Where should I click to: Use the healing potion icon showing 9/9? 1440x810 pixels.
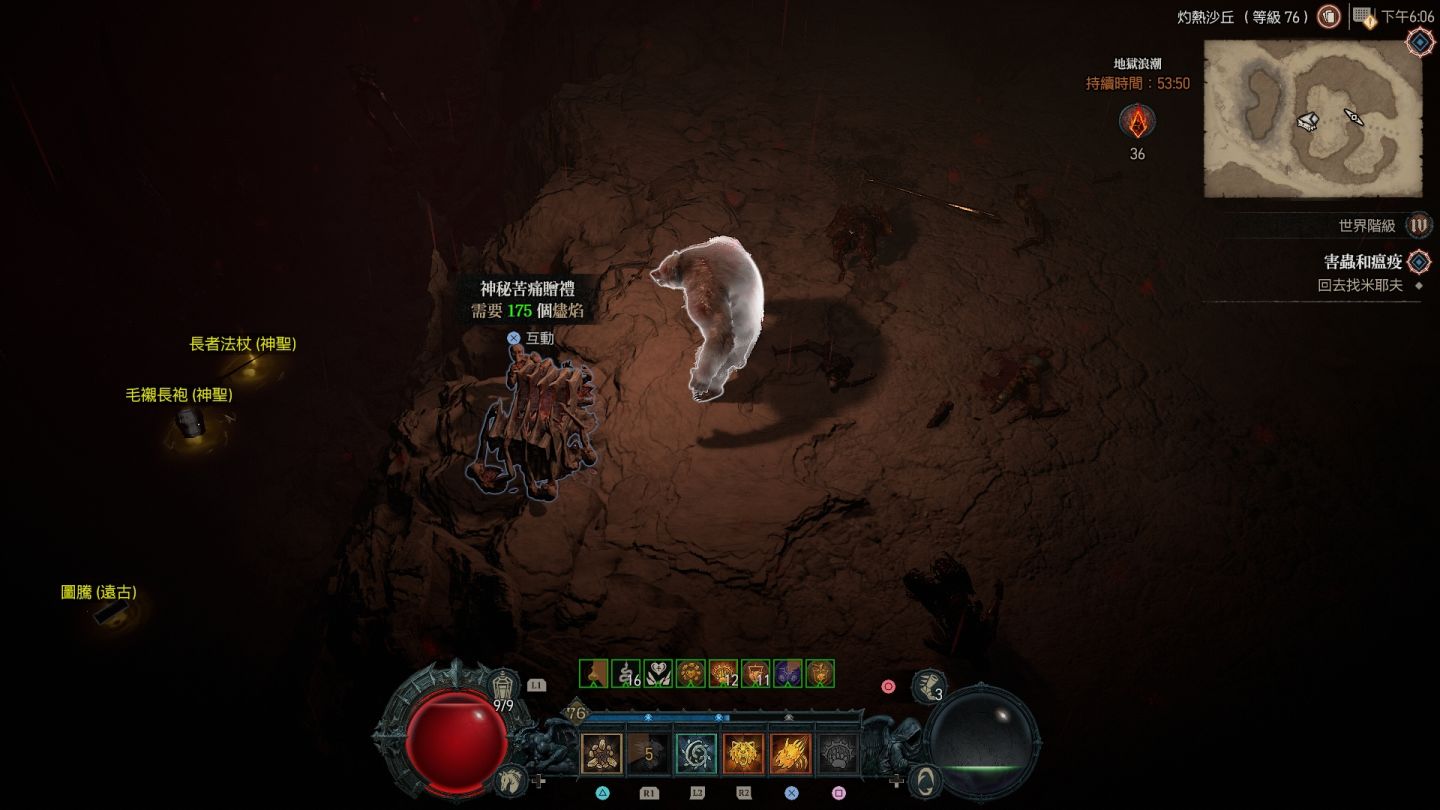pos(505,684)
